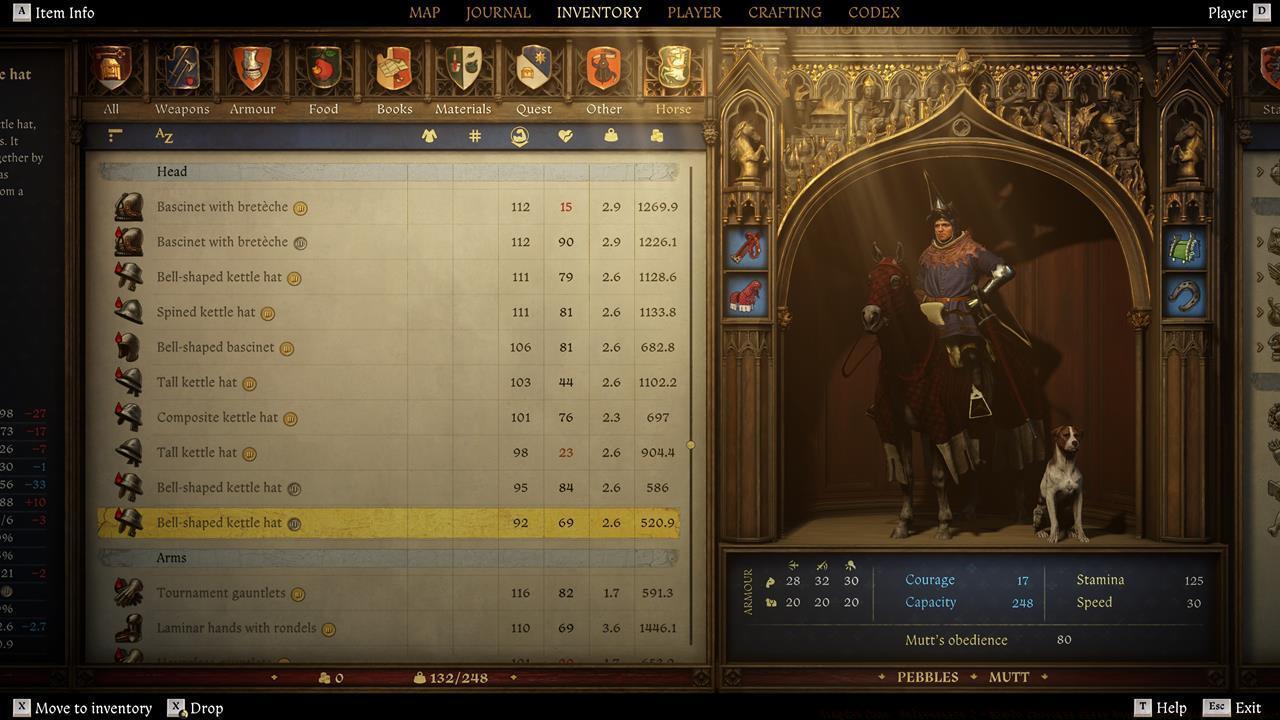
Task: Open the Horse equipment category
Action: (x=672, y=70)
